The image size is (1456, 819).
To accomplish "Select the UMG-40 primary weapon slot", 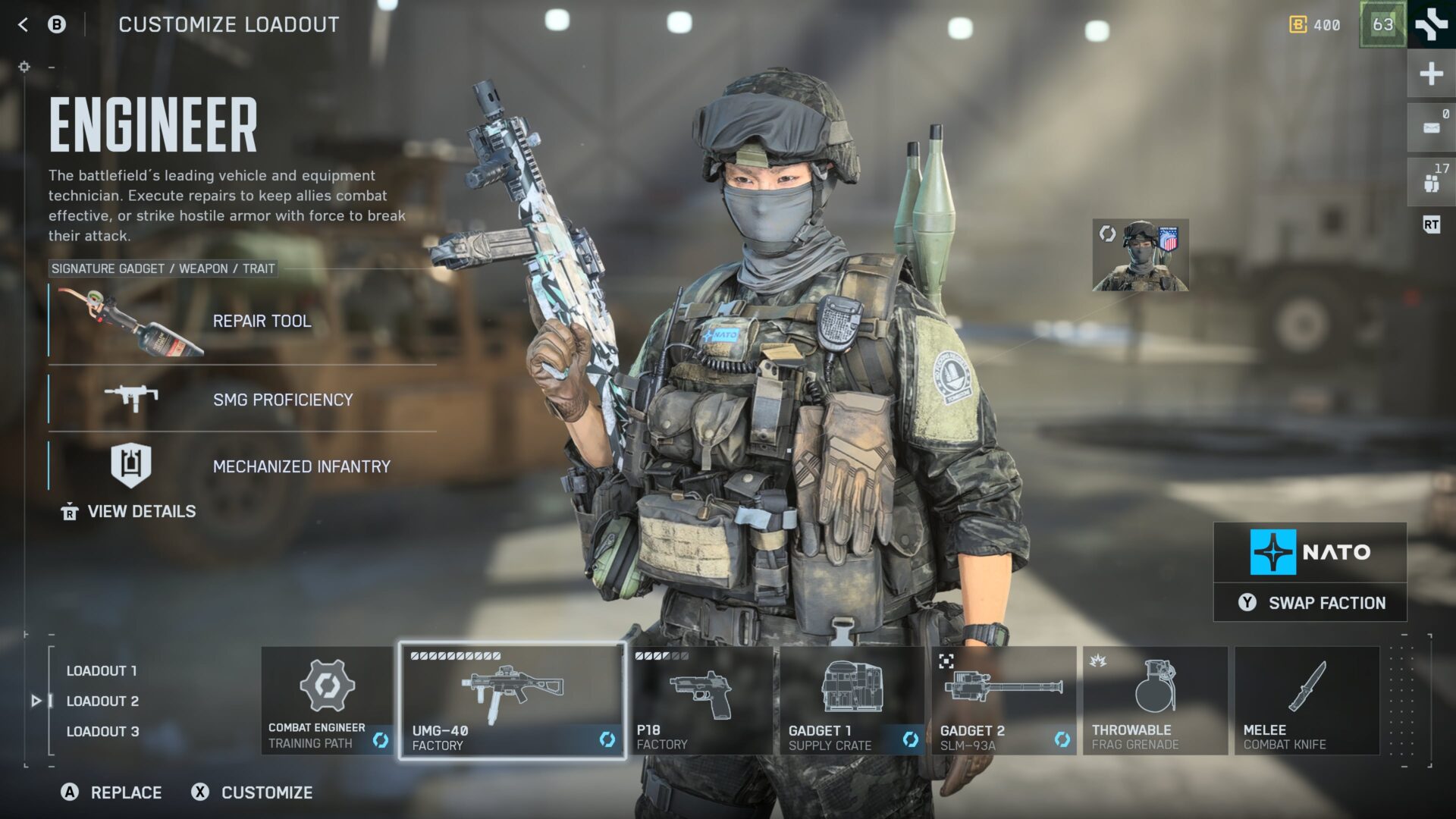I will 512,701.
